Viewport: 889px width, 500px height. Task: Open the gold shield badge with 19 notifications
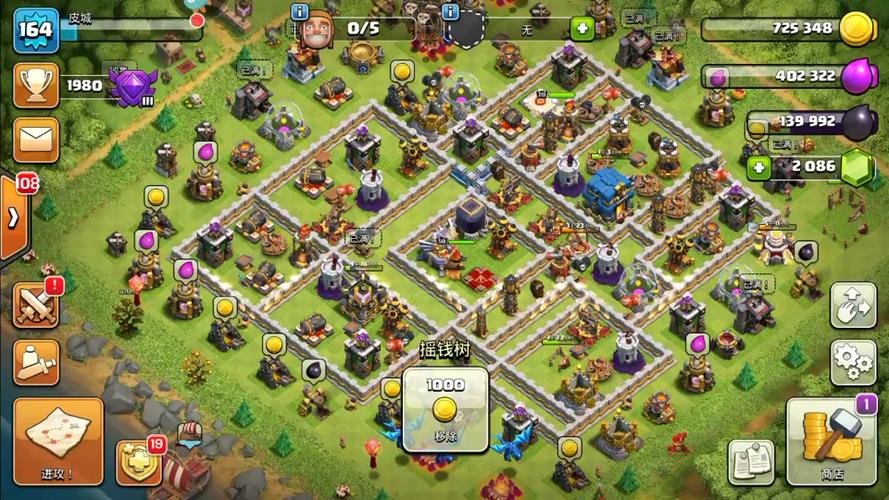pos(139,462)
